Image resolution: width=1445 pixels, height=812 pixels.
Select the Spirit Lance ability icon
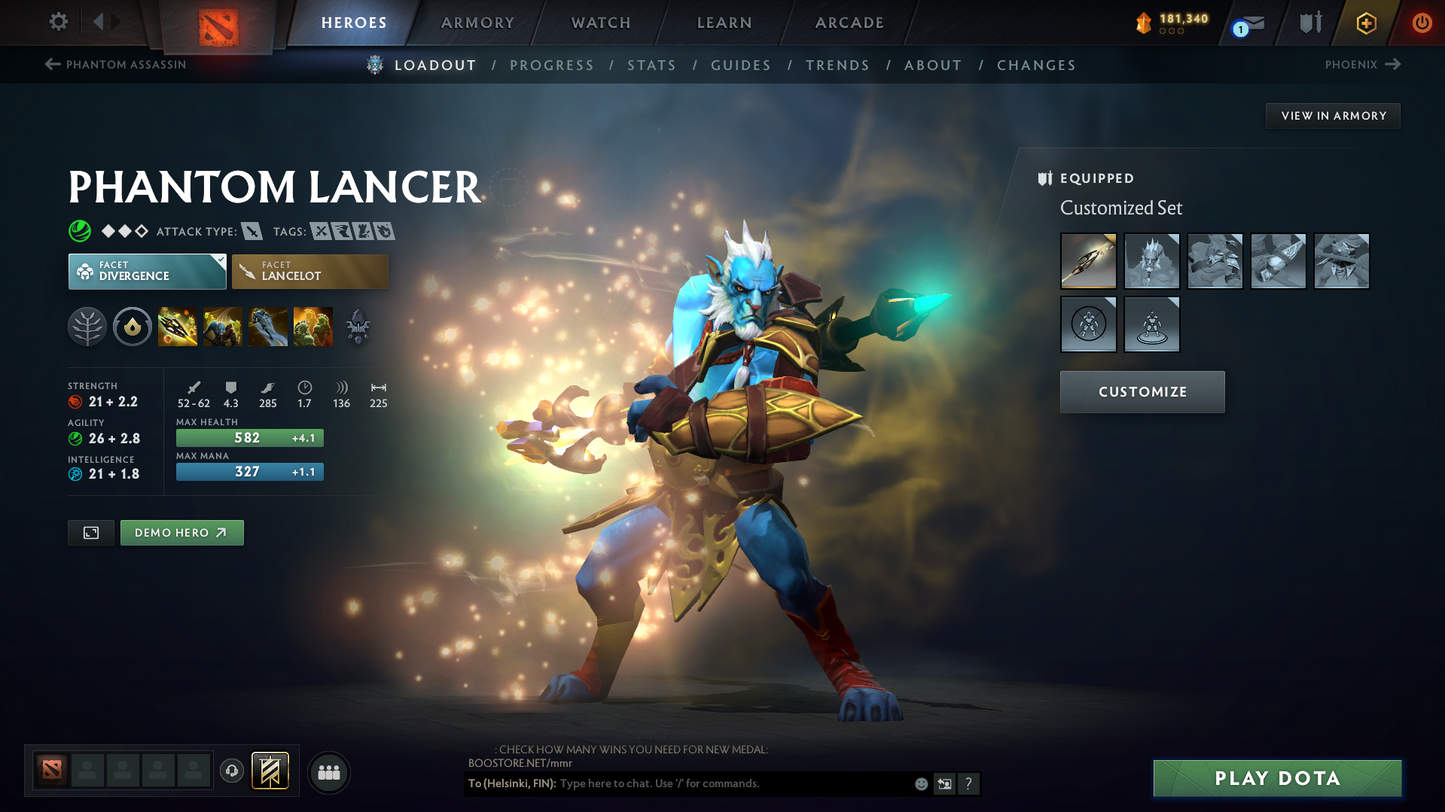pyautogui.click(x=177, y=327)
